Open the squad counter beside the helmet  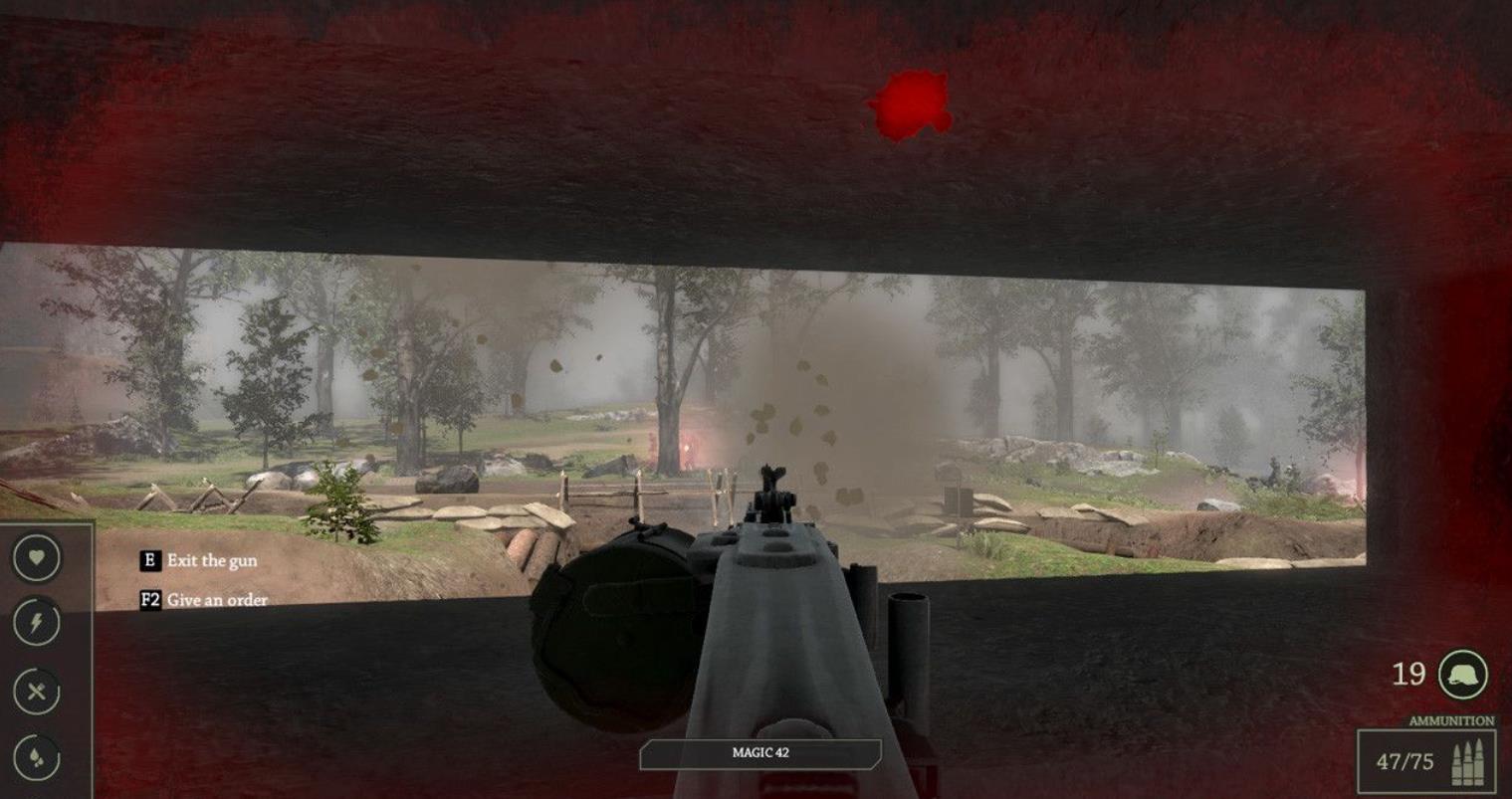pyautogui.click(x=1409, y=675)
